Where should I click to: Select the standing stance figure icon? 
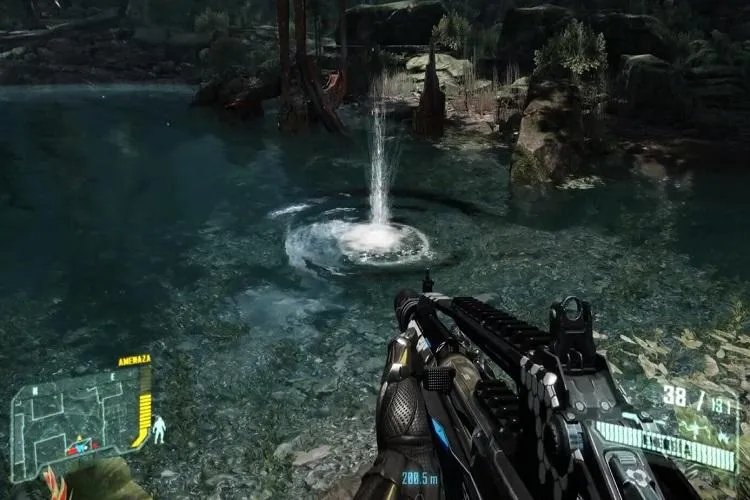(159, 430)
